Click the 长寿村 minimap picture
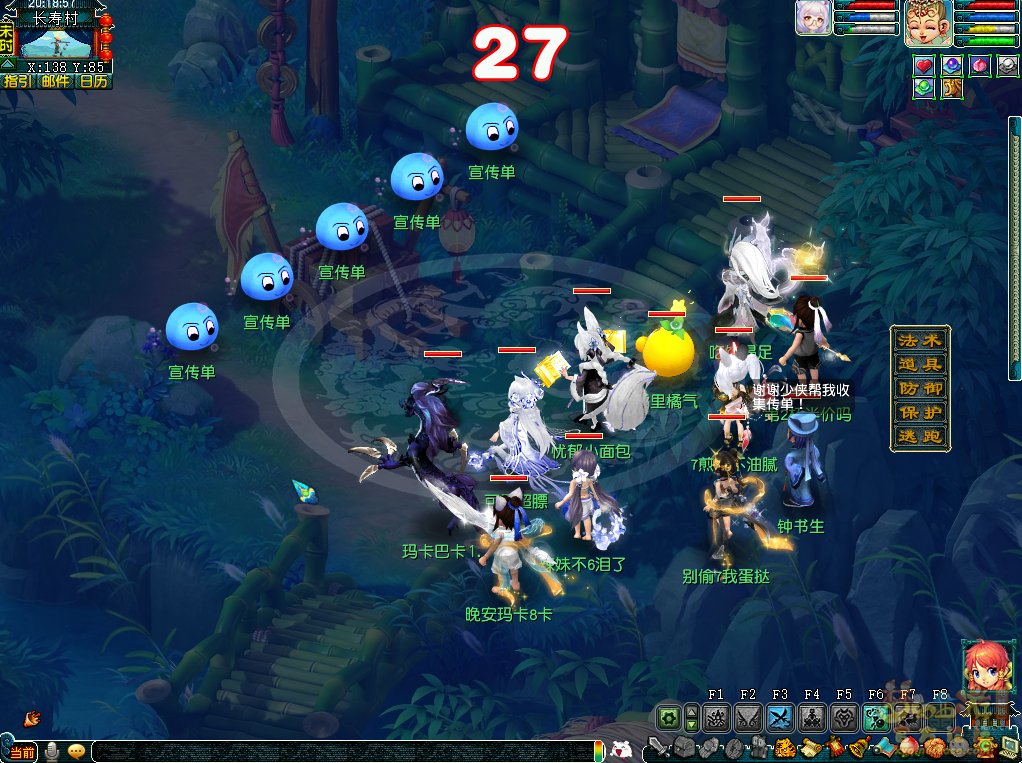Viewport: 1022px width, 763px height. [56, 44]
